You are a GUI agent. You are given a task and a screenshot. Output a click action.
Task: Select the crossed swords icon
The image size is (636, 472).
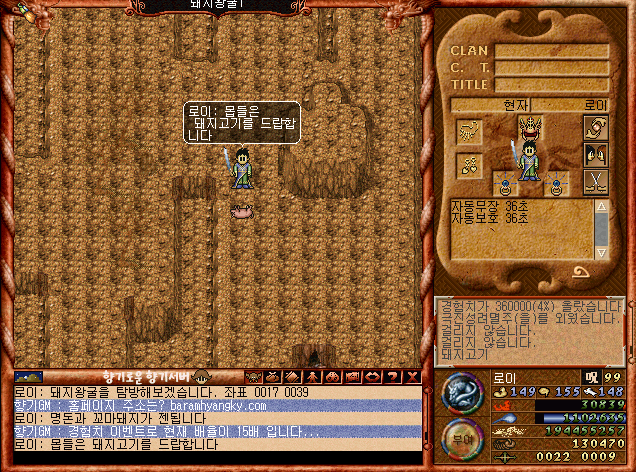click(x=596, y=182)
